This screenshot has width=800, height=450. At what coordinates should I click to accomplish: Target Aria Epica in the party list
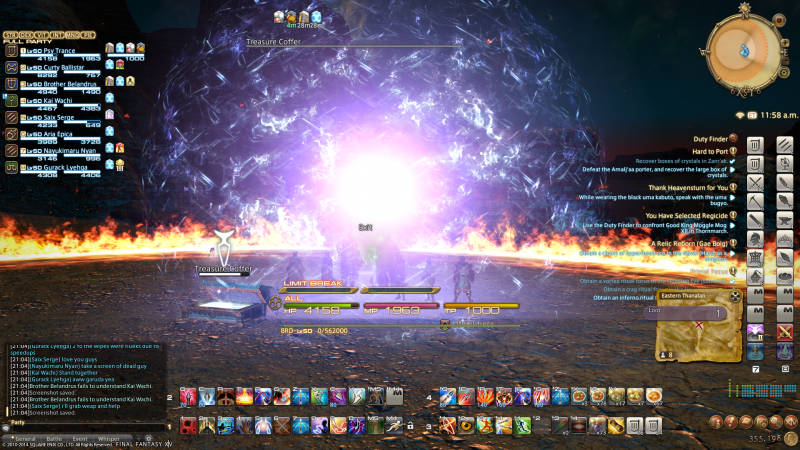coord(52,133)
